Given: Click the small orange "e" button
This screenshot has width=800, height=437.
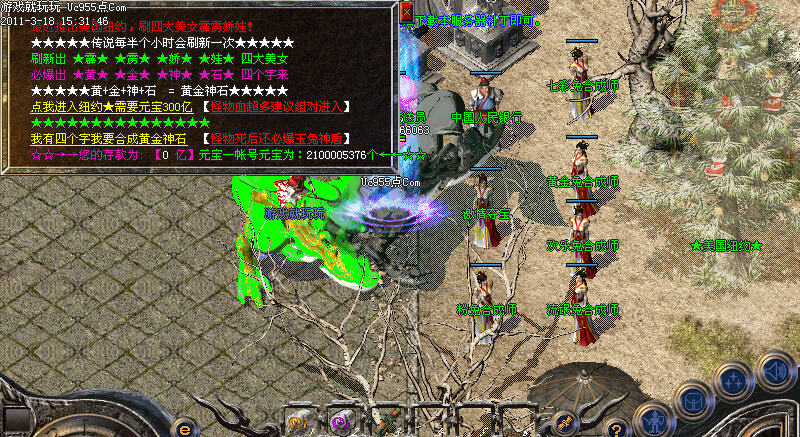Looking at the screenshot, I should [x=183, y=428].
